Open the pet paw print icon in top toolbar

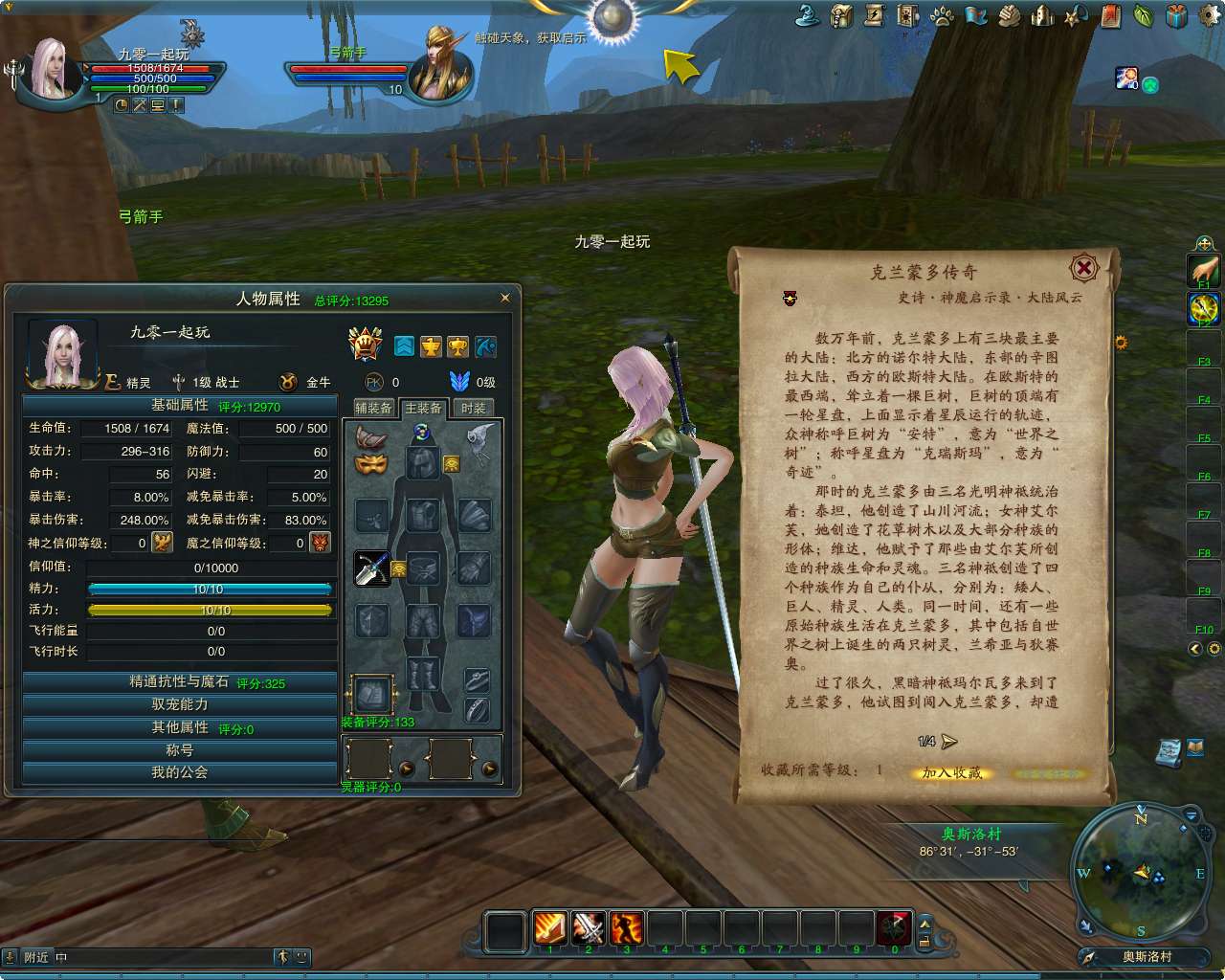click(x=942, y=16)
